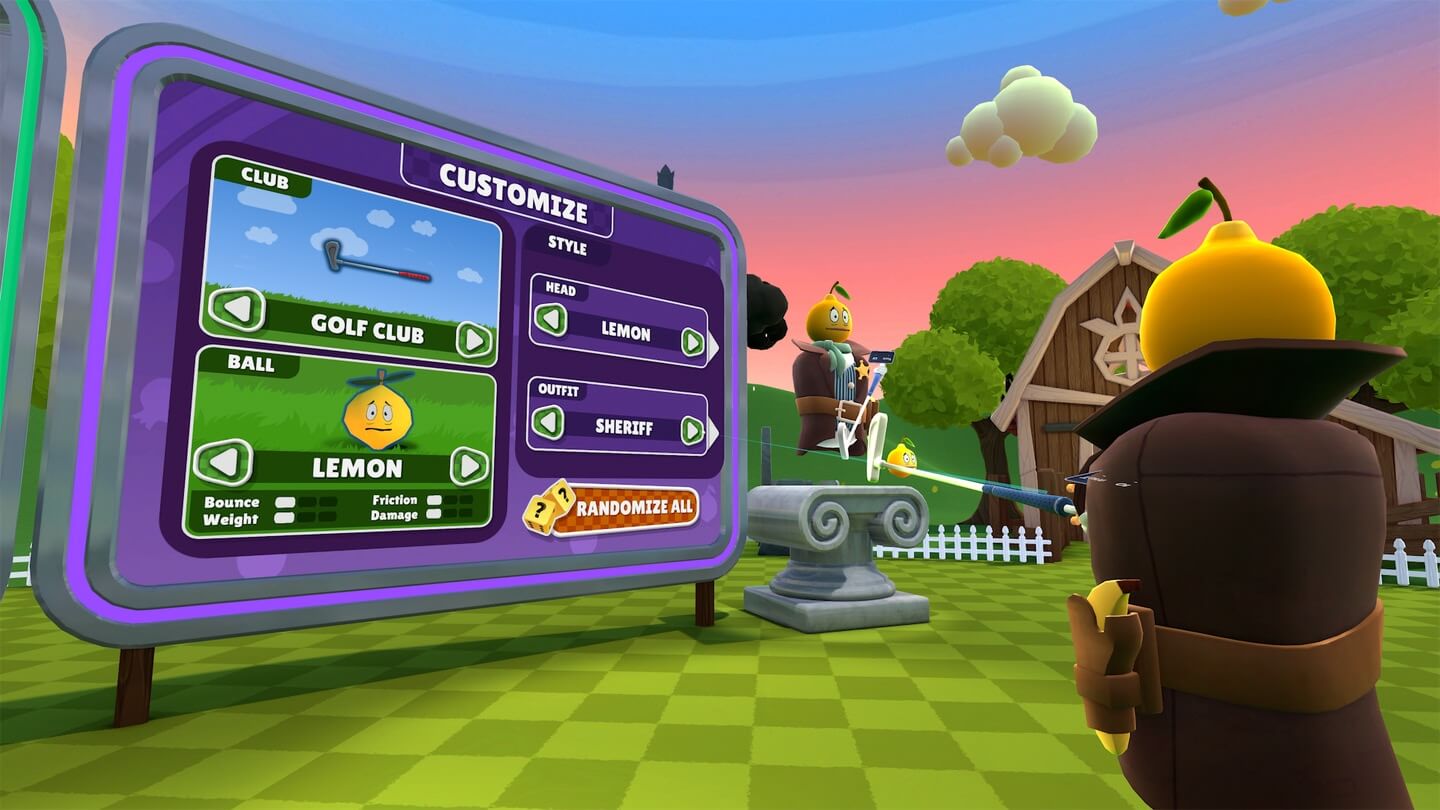Click the Randomize All button
Viewport: 1440px width, 810px height.
[x=612, y=508]
